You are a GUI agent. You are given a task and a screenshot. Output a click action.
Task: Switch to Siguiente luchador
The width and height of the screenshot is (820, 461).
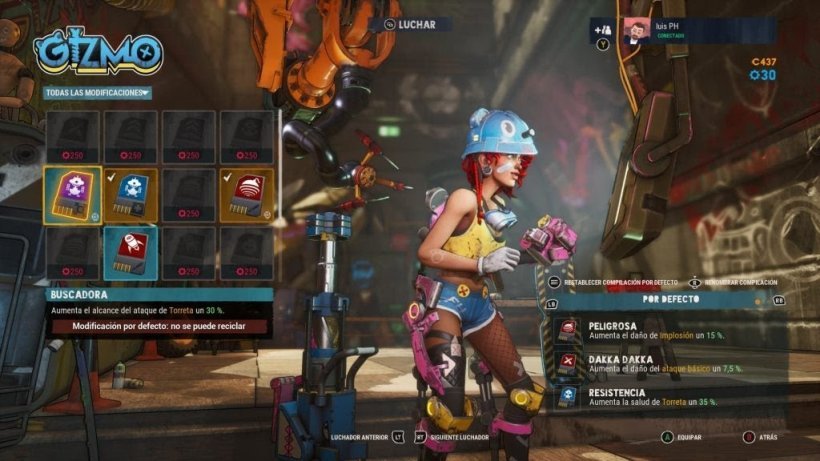click(455, 437)
